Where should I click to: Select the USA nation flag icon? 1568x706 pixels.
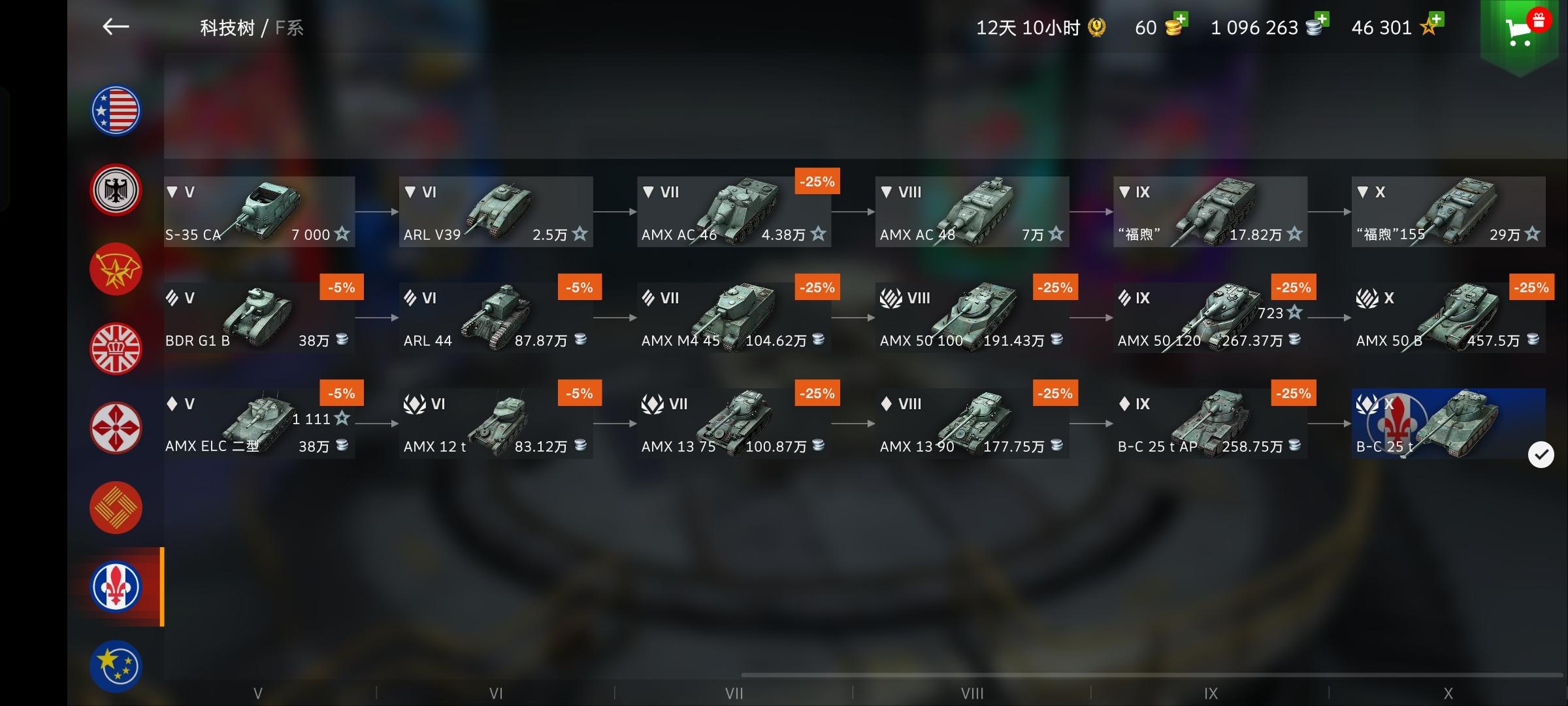[x=115, y=110]
